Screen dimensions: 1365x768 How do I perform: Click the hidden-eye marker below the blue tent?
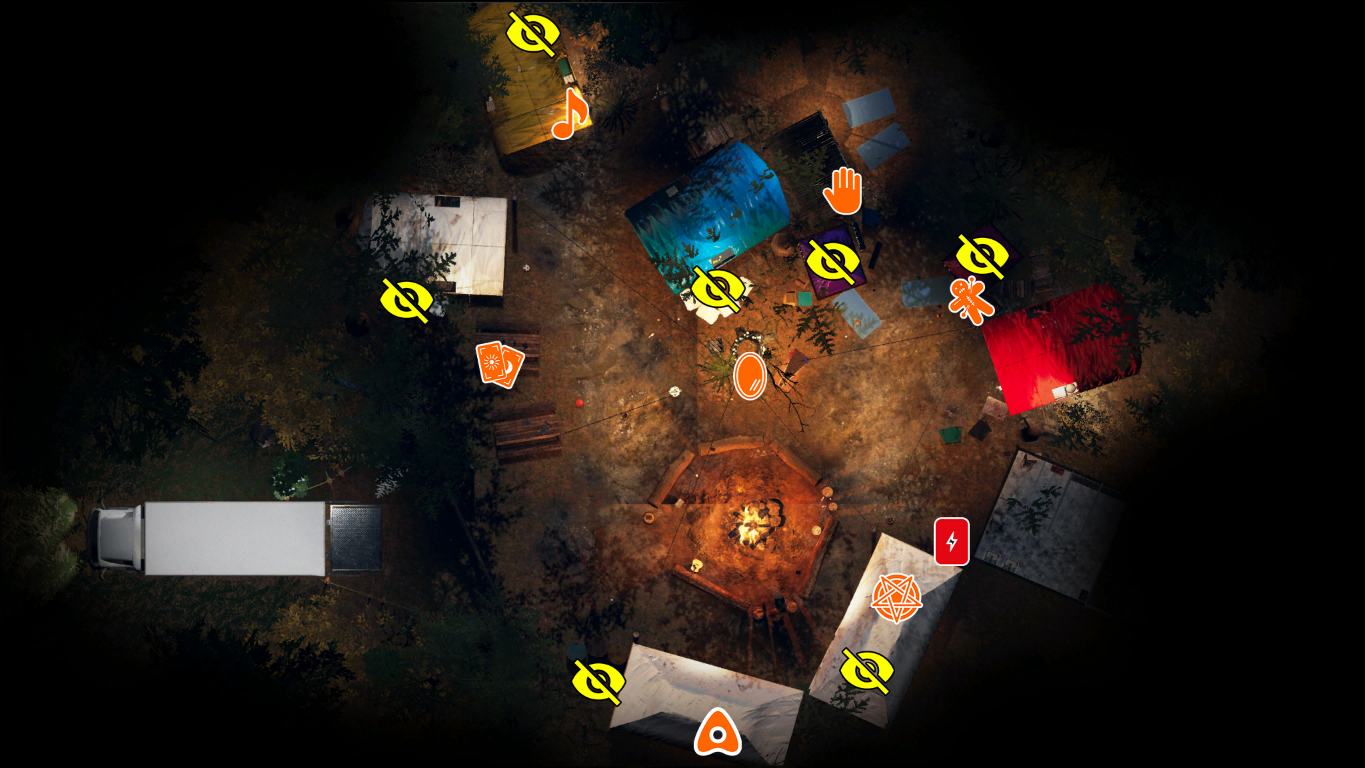tap(717, 290)
